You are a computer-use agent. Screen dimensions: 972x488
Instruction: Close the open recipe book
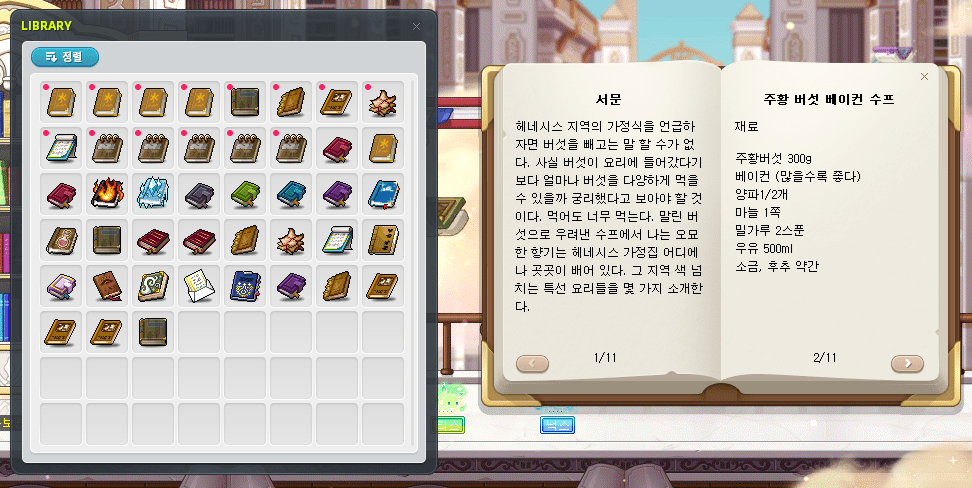coord(924,76)
